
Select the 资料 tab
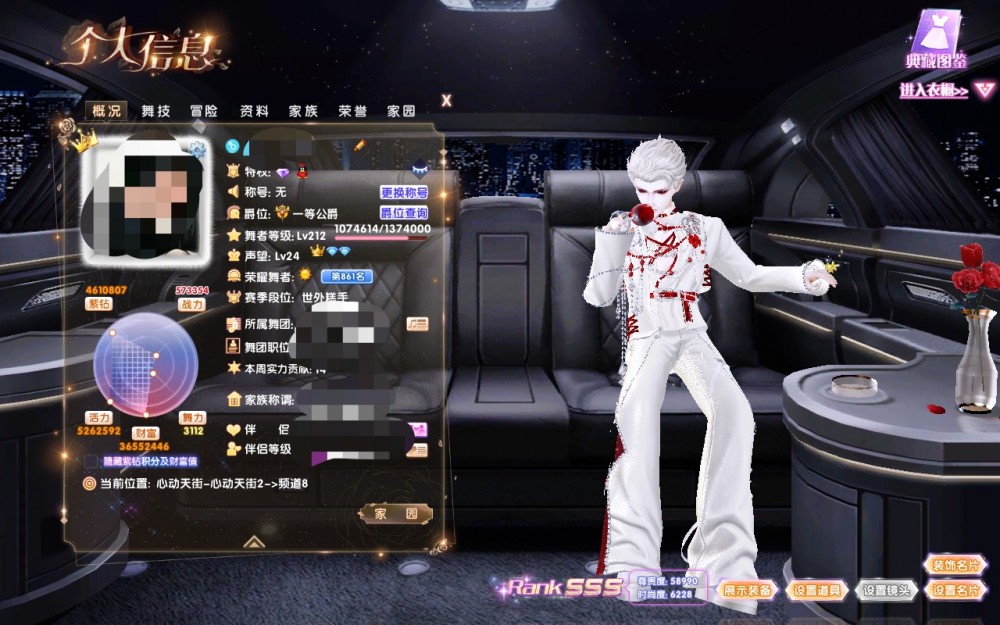[x=254, y=111]
